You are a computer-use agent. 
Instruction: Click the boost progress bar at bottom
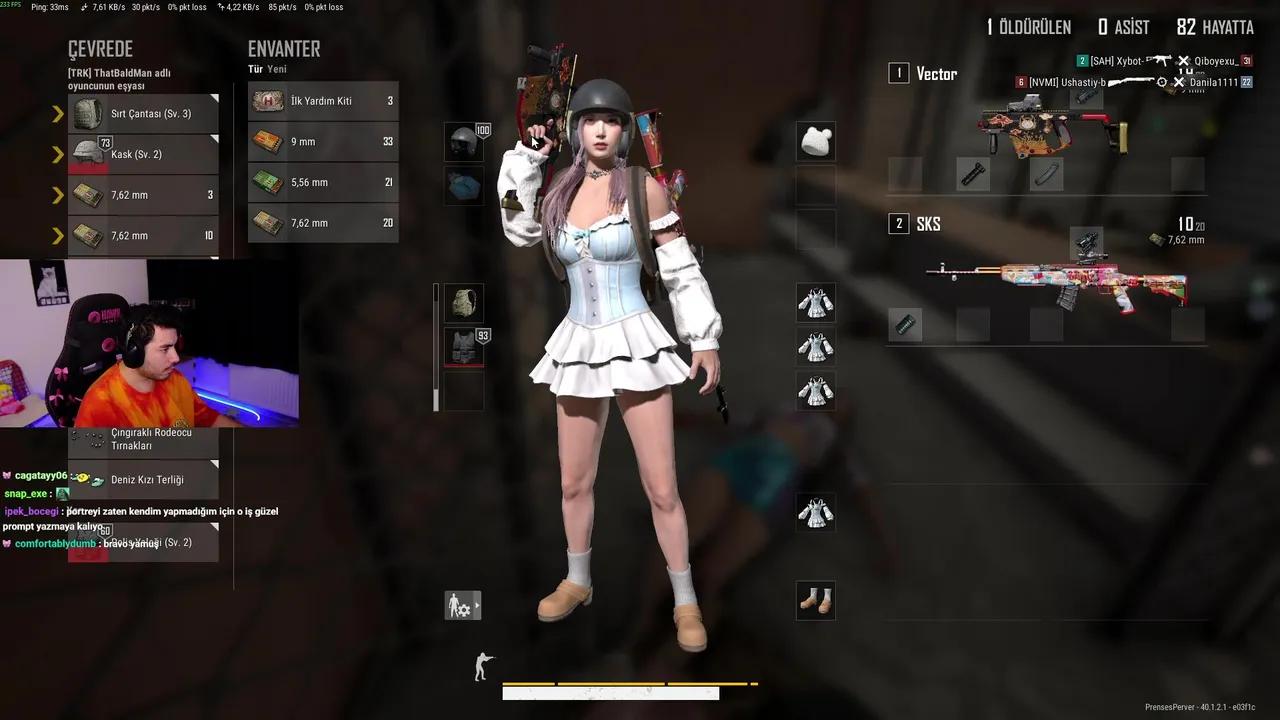630,685
